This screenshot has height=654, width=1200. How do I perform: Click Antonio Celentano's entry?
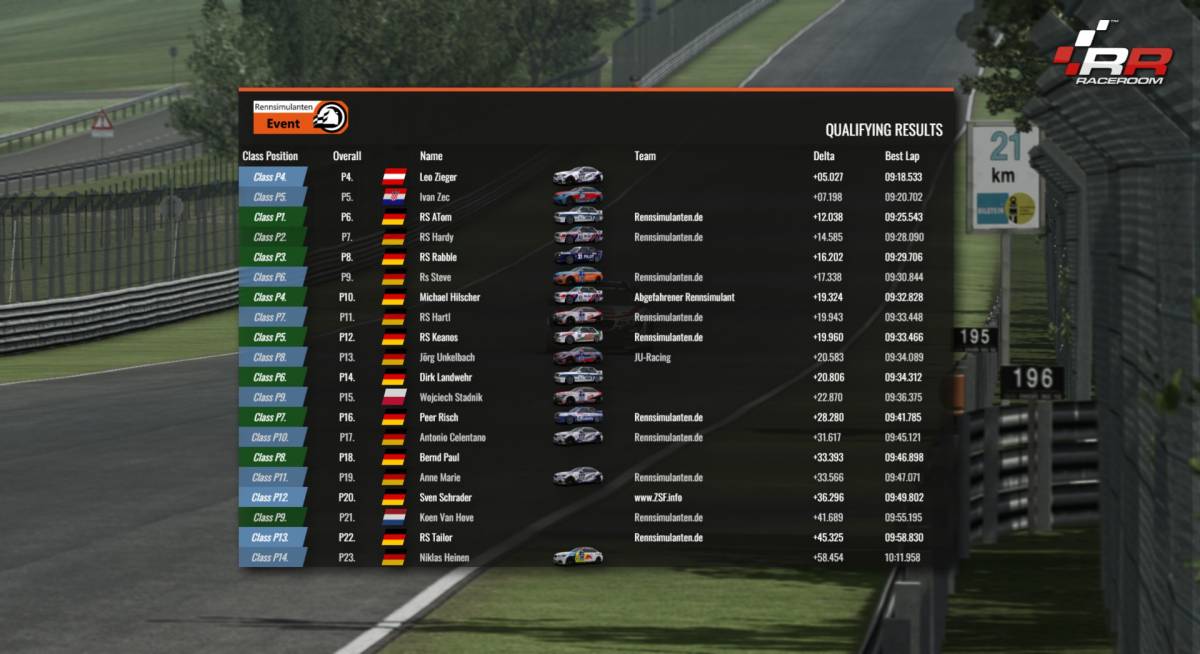point(452,437)
